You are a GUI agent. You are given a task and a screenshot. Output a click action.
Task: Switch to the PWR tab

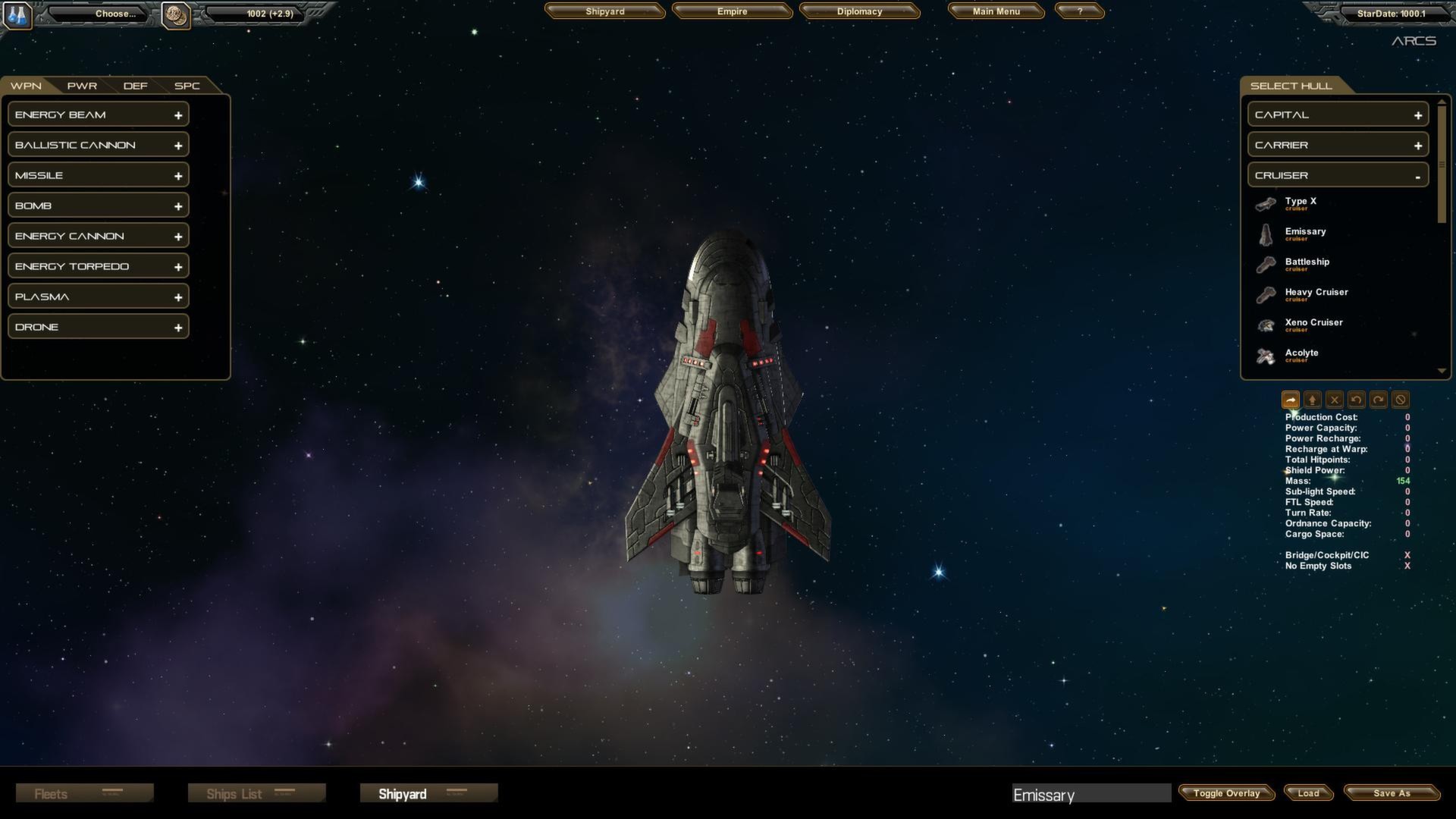coord(81,86)
